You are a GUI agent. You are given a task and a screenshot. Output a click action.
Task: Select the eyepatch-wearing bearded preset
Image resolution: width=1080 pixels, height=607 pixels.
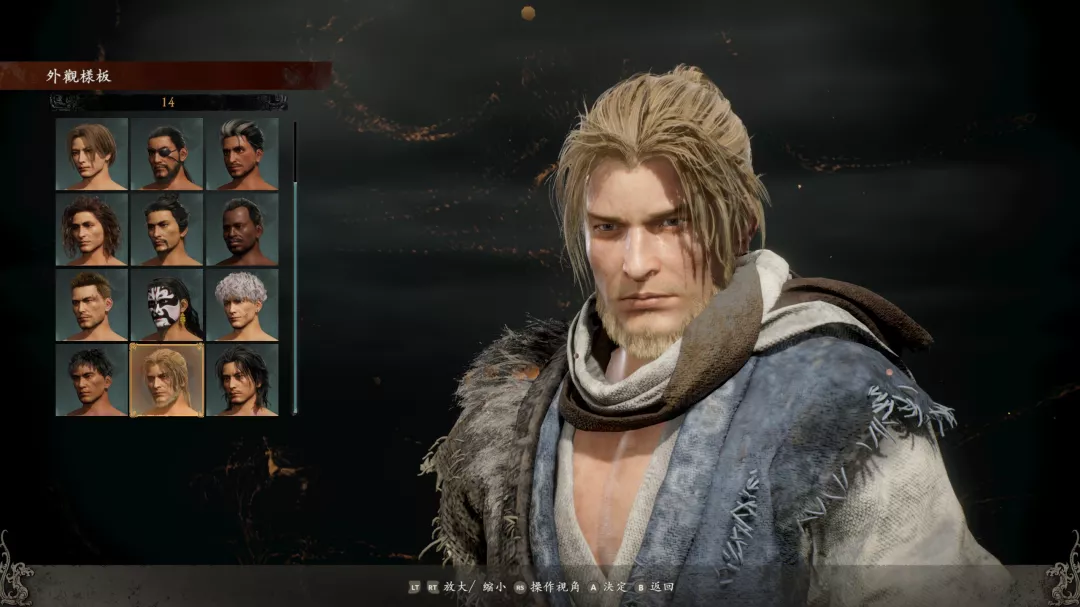pyautogui.click(x=167, y=154)
